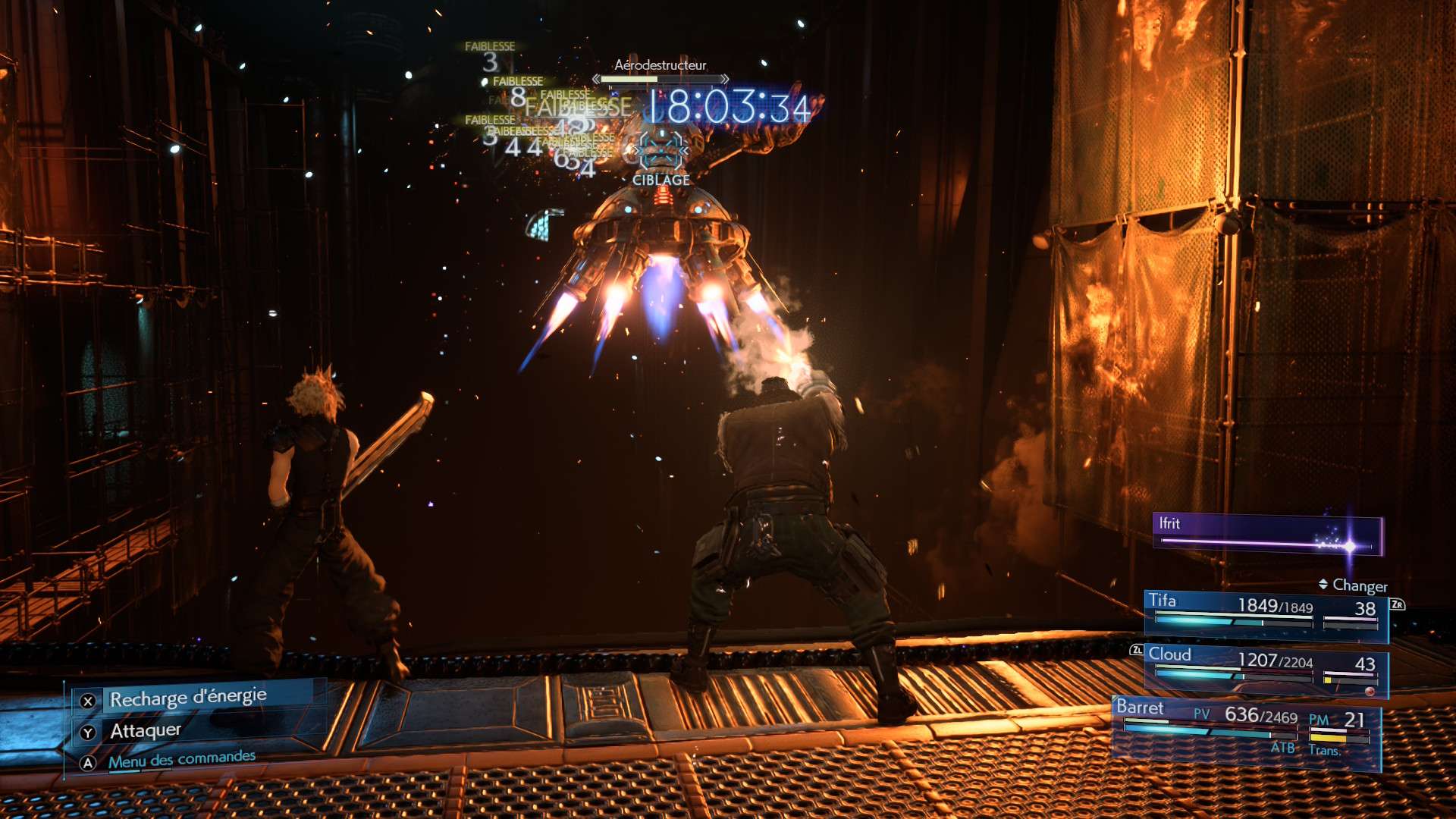
Task: Open the Menu des commandes
Action: (181, 759)
